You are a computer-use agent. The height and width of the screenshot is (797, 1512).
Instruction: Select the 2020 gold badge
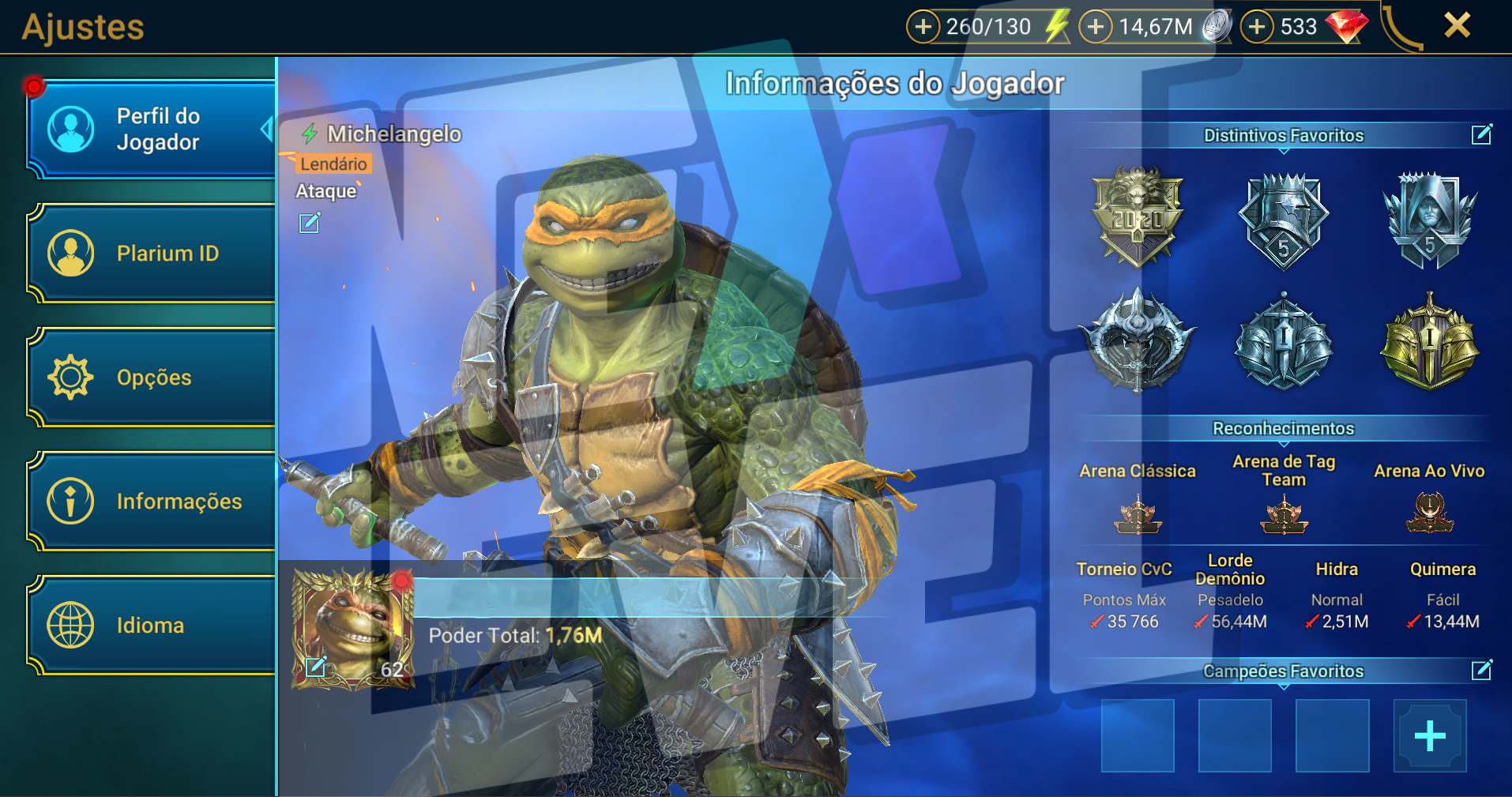[1137, 216]
